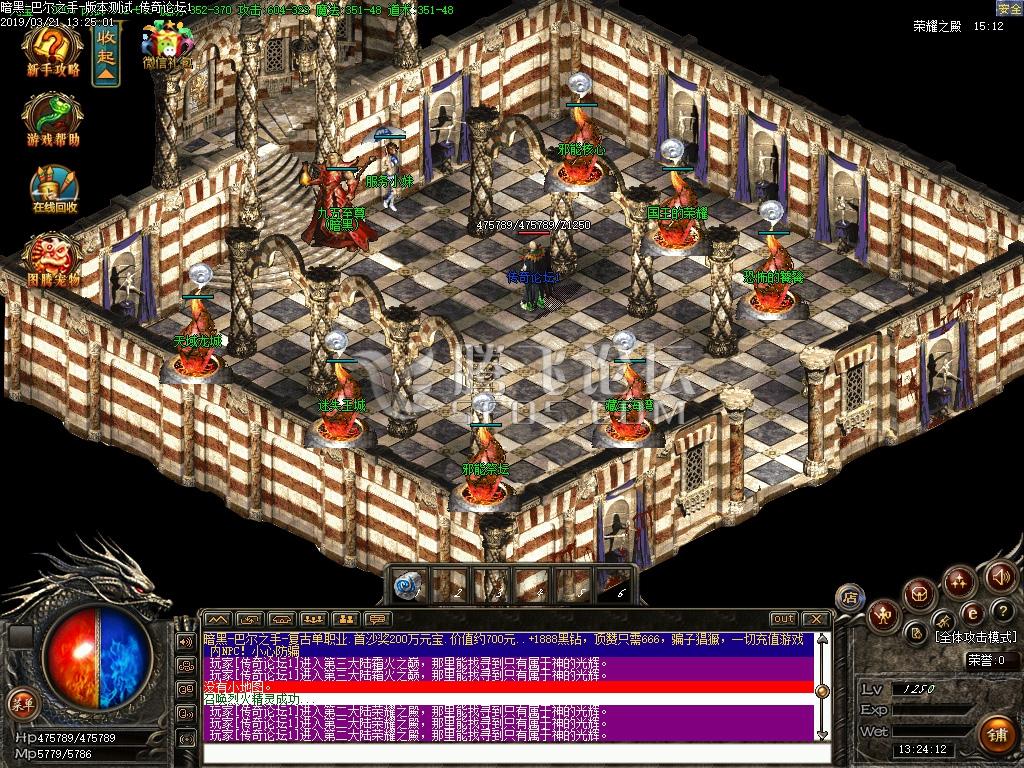Click the chat window 'out' button
This screenshot has height=768, width=1024.
click(x=784, y=619)
